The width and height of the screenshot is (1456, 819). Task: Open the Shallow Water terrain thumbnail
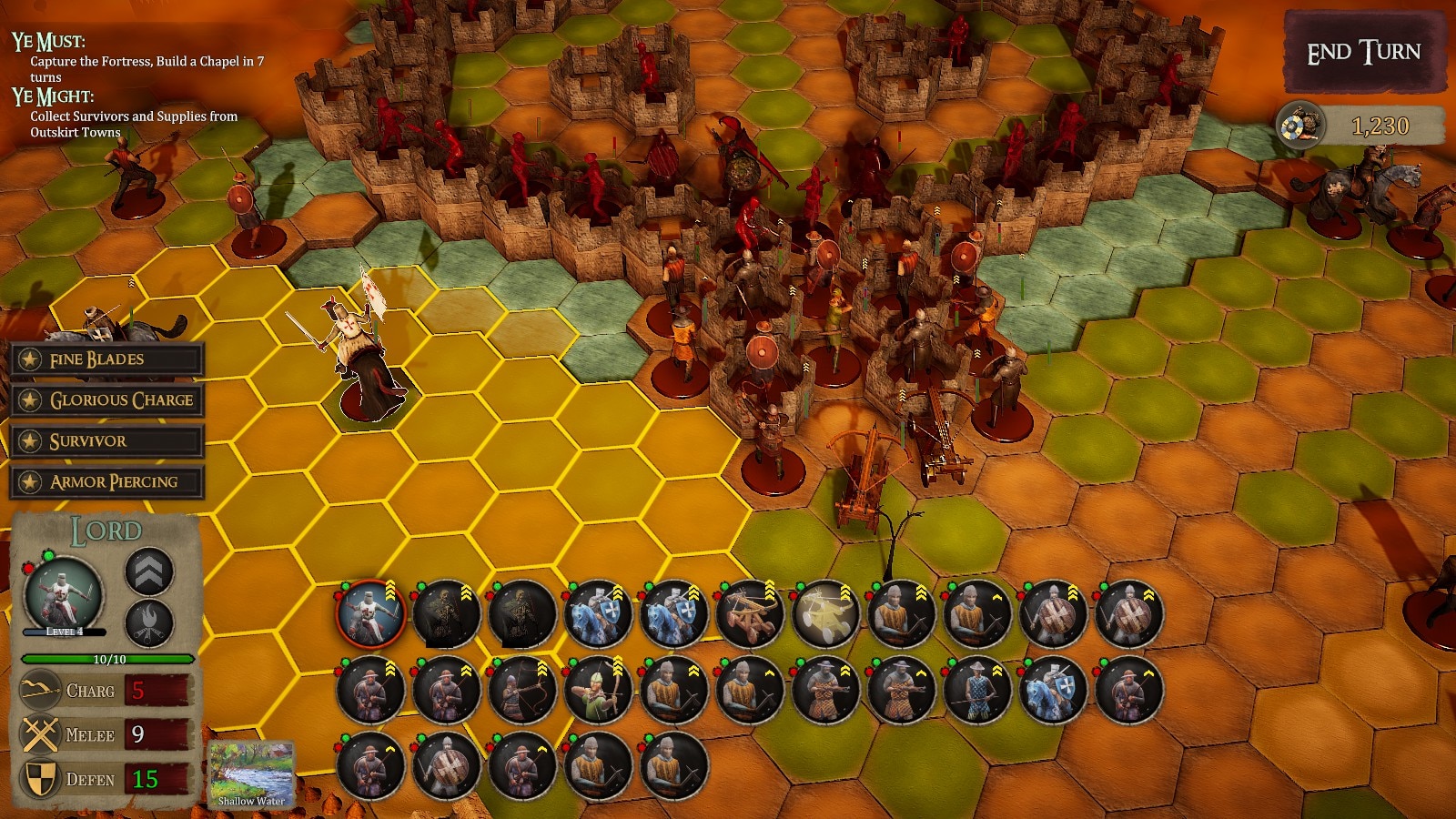(x=251, y=773)
